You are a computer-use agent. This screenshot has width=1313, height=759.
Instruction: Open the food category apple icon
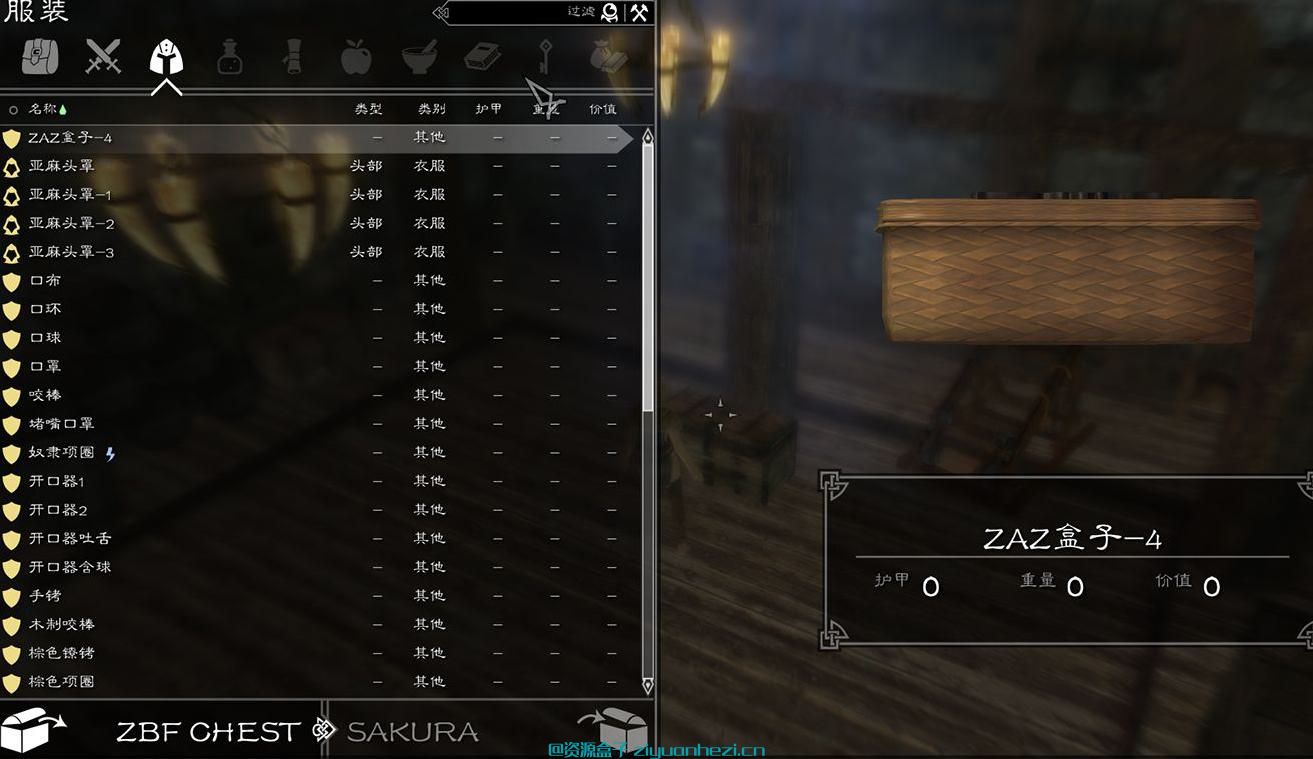357,57
